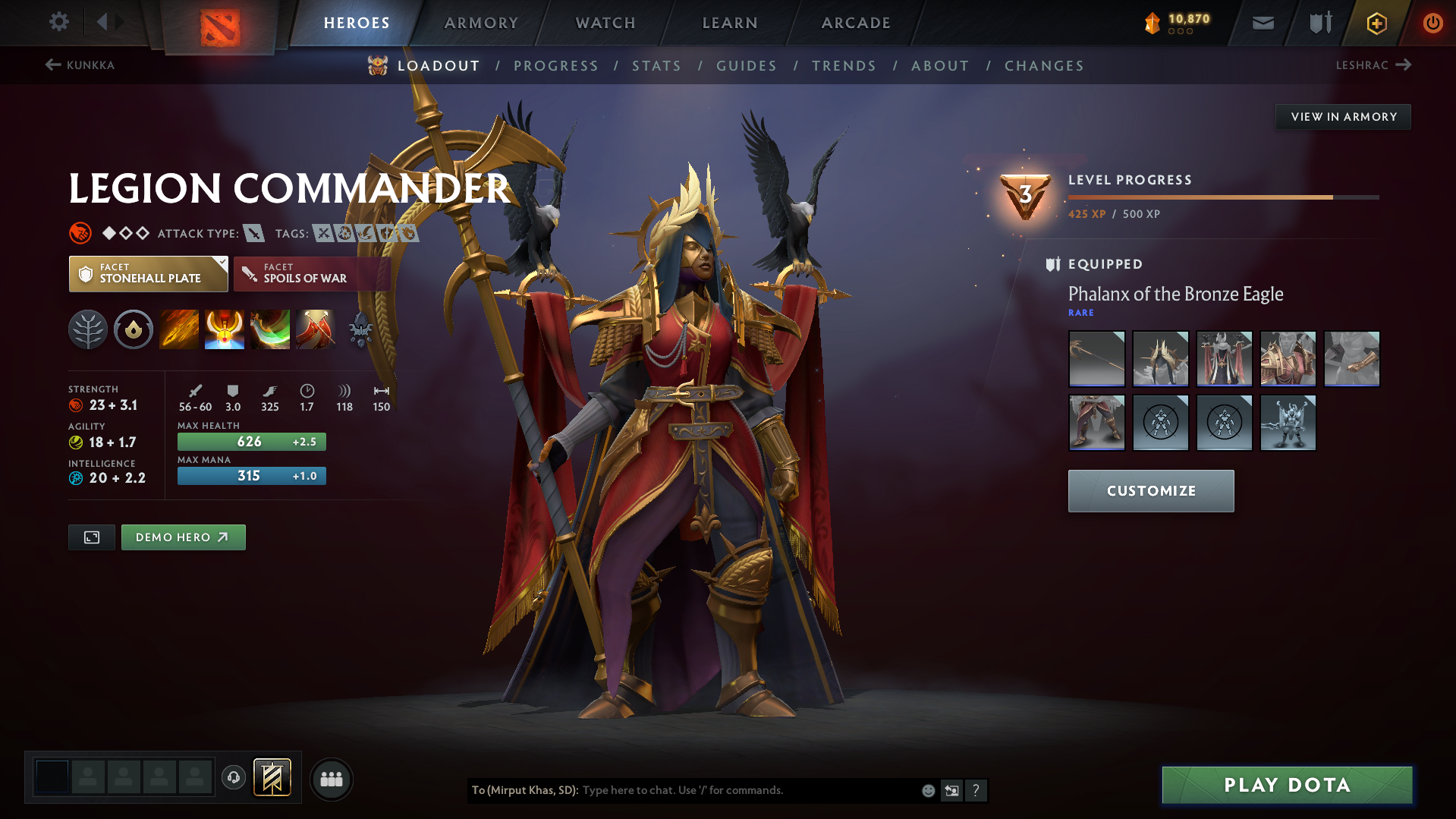
Task: Click the settings gear icon
Action: [58, 22]
